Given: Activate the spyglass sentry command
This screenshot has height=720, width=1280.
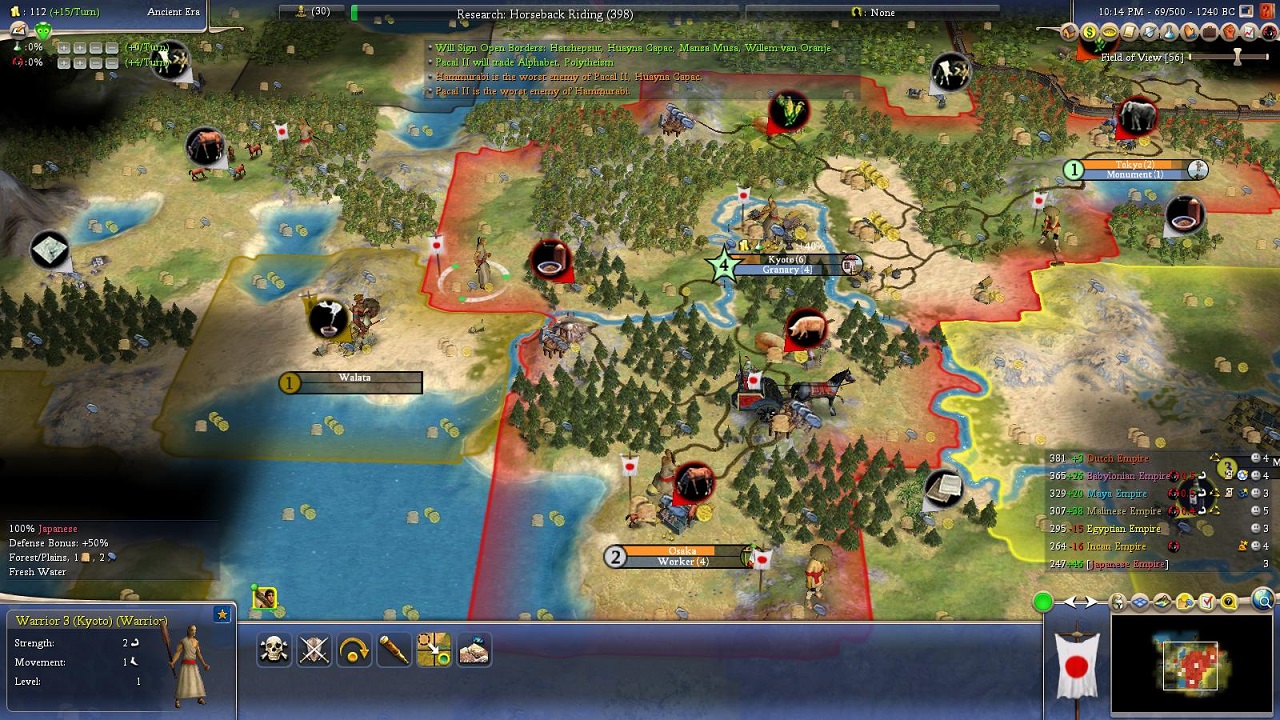Looking at the screenshot, I should (394, 650).
